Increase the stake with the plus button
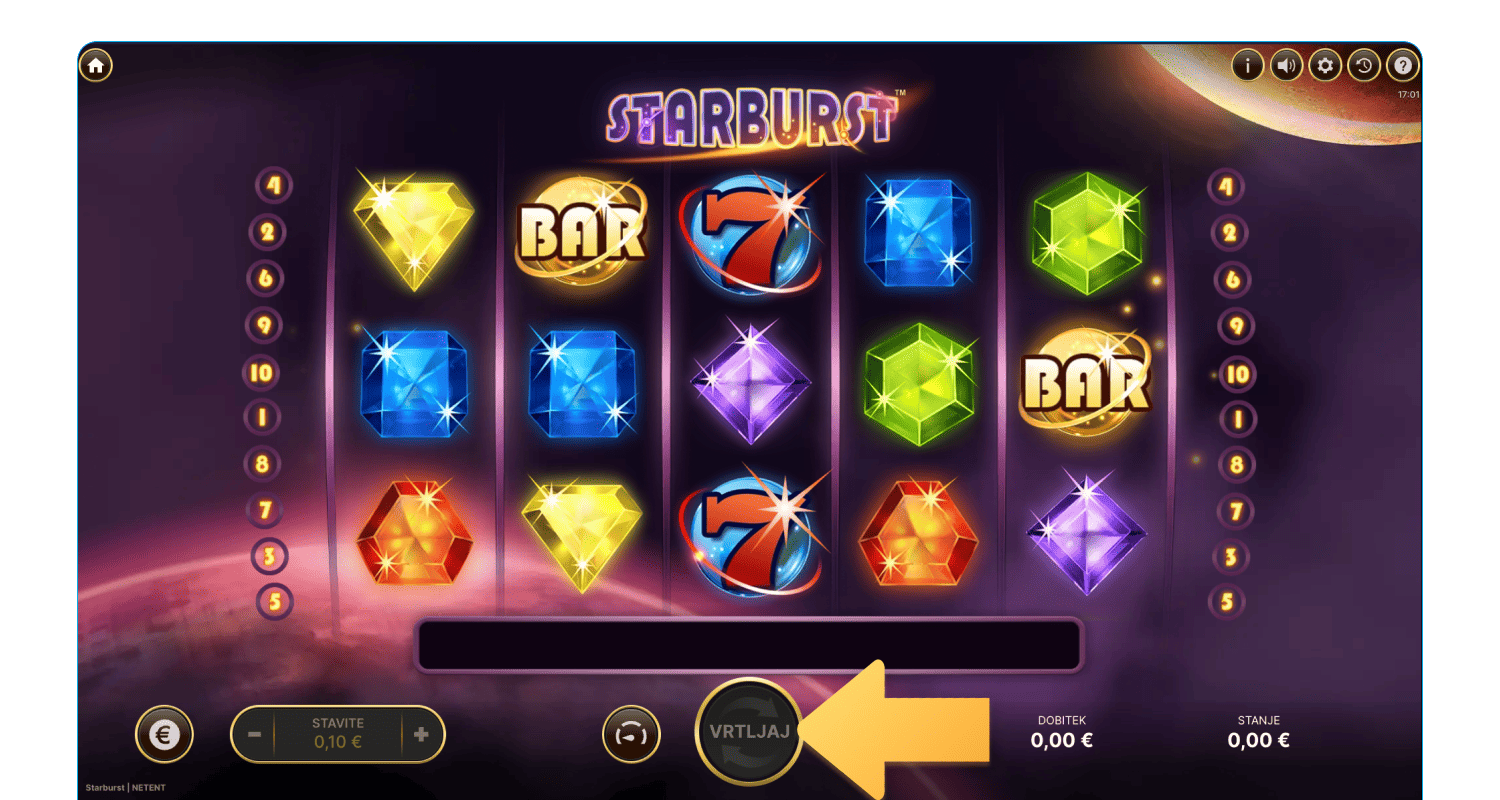Image resolution: width=1500 pixels, height=800 pixels. (x=421, y=735)
